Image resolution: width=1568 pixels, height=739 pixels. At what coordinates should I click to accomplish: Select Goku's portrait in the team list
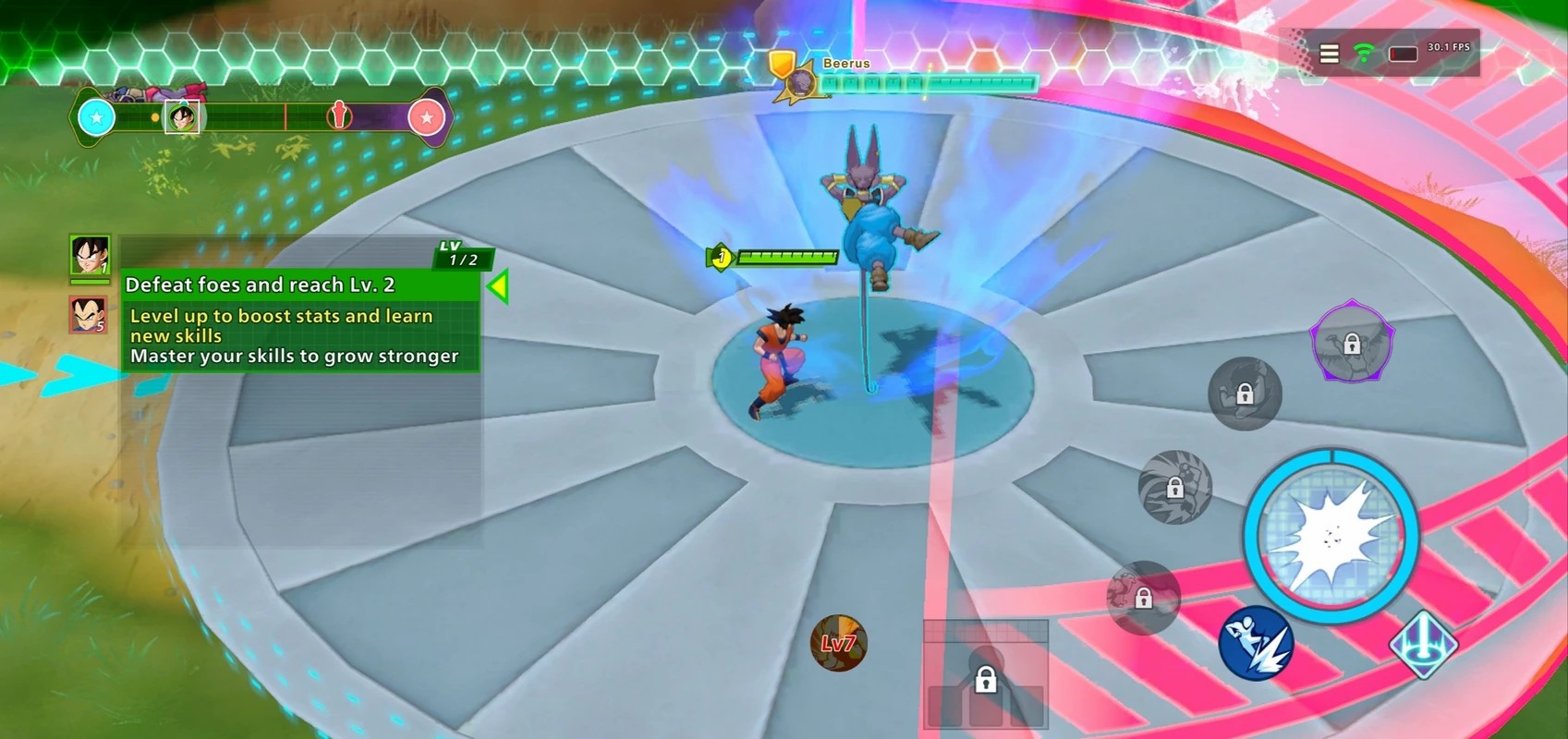coord(90,255)
